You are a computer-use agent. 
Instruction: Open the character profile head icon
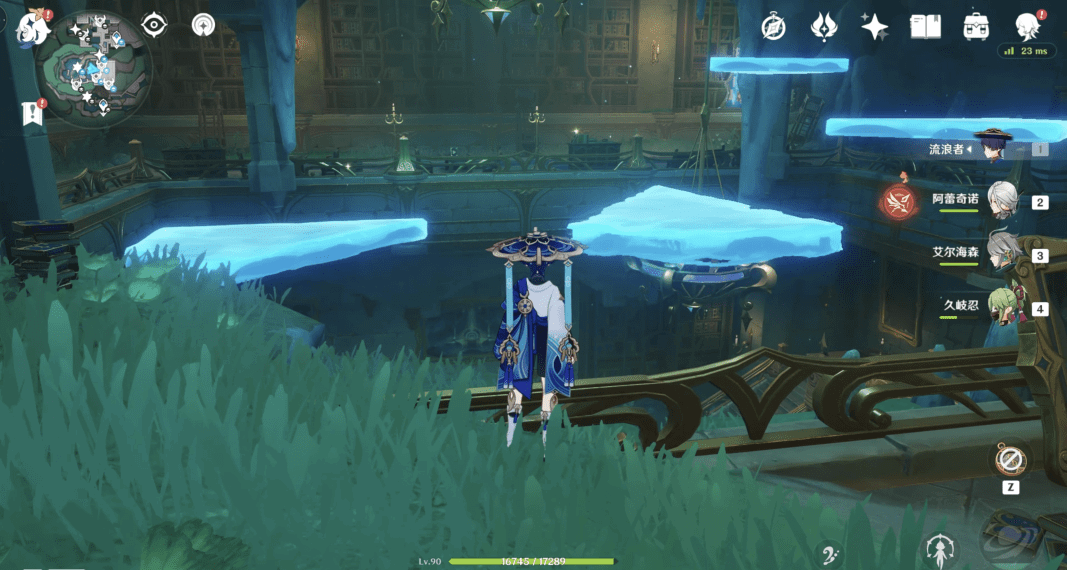coord(1025,27)
